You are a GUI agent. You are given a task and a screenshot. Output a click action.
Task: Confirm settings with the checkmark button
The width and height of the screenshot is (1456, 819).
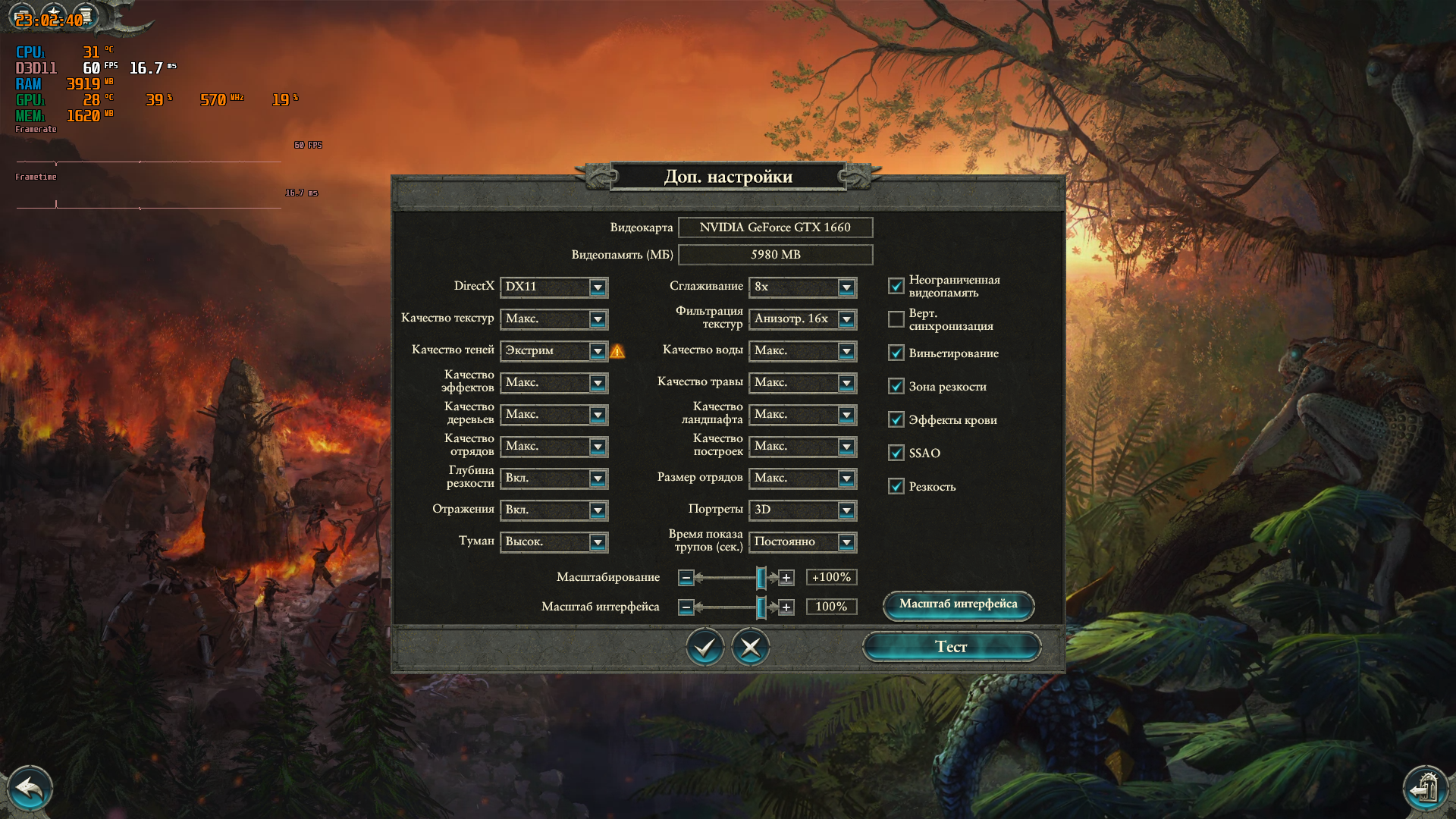coord(704,647)
